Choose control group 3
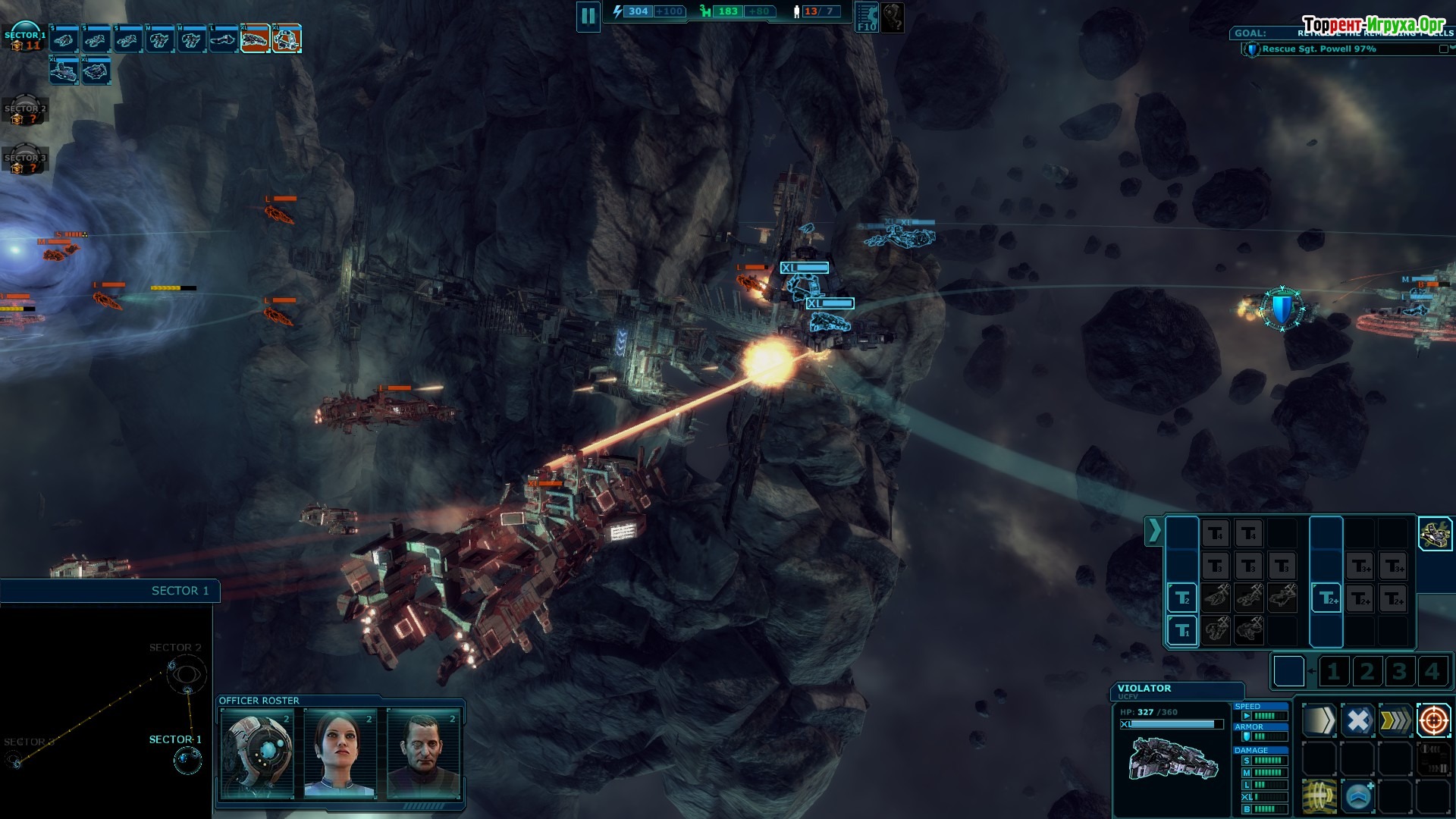 pos(1399,672)
